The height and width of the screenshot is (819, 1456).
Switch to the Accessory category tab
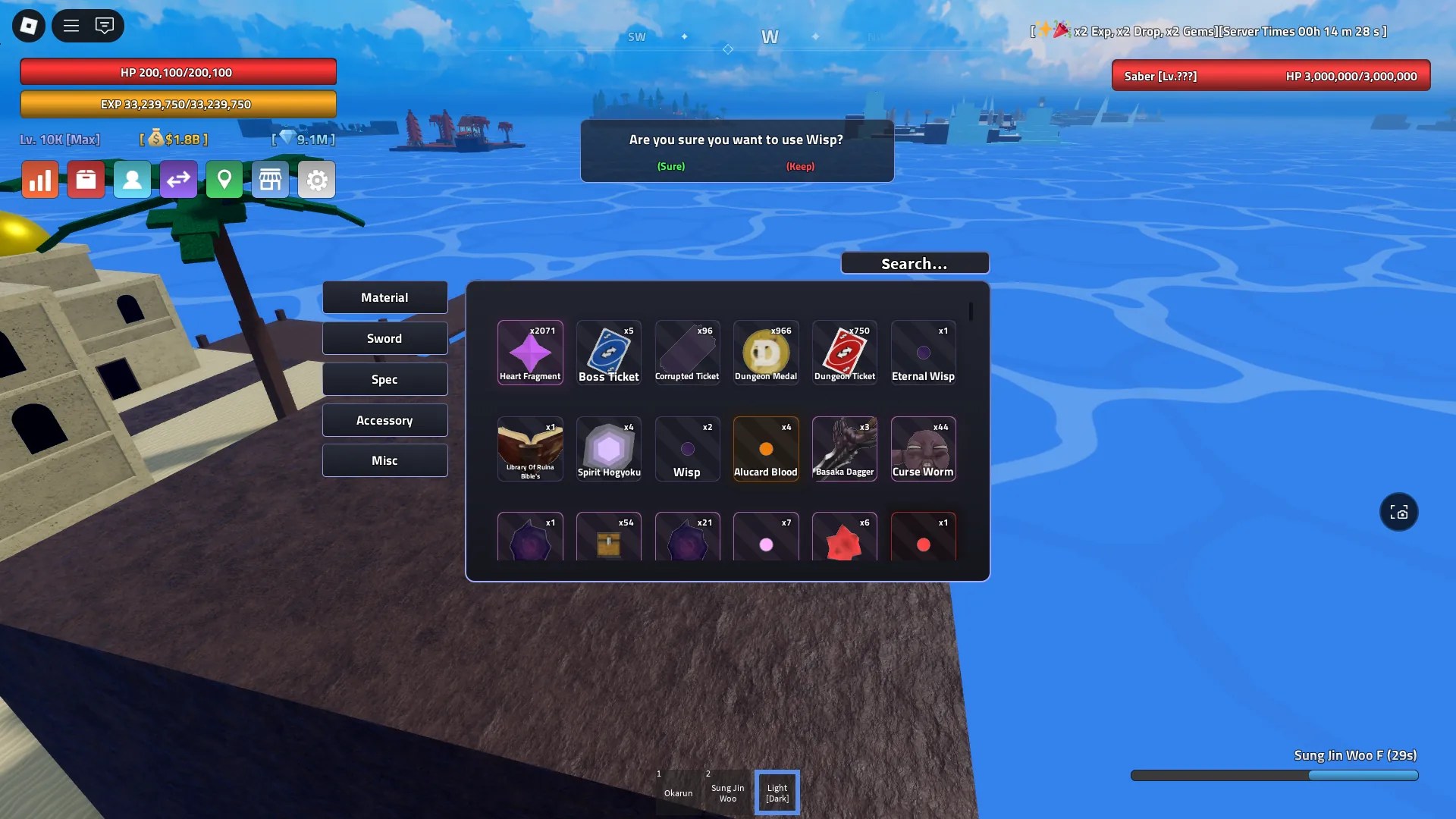point(384,419)
